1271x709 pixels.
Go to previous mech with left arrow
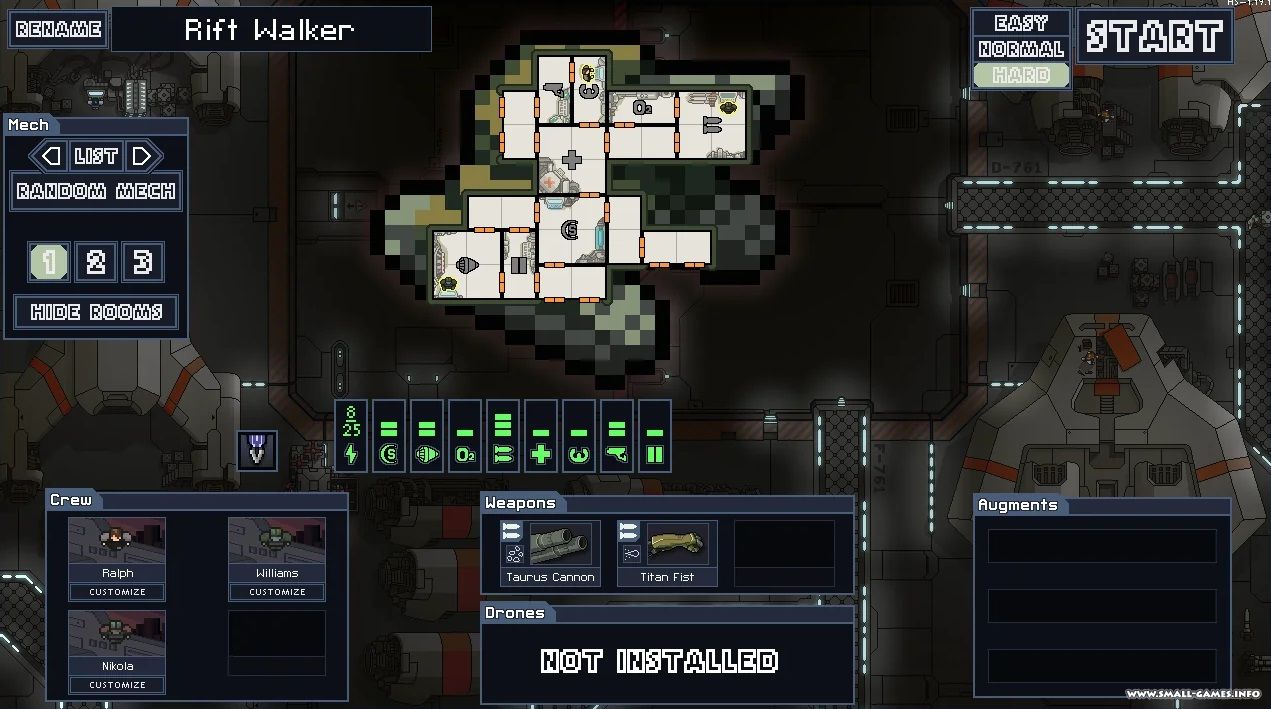(x=48, y=156)
